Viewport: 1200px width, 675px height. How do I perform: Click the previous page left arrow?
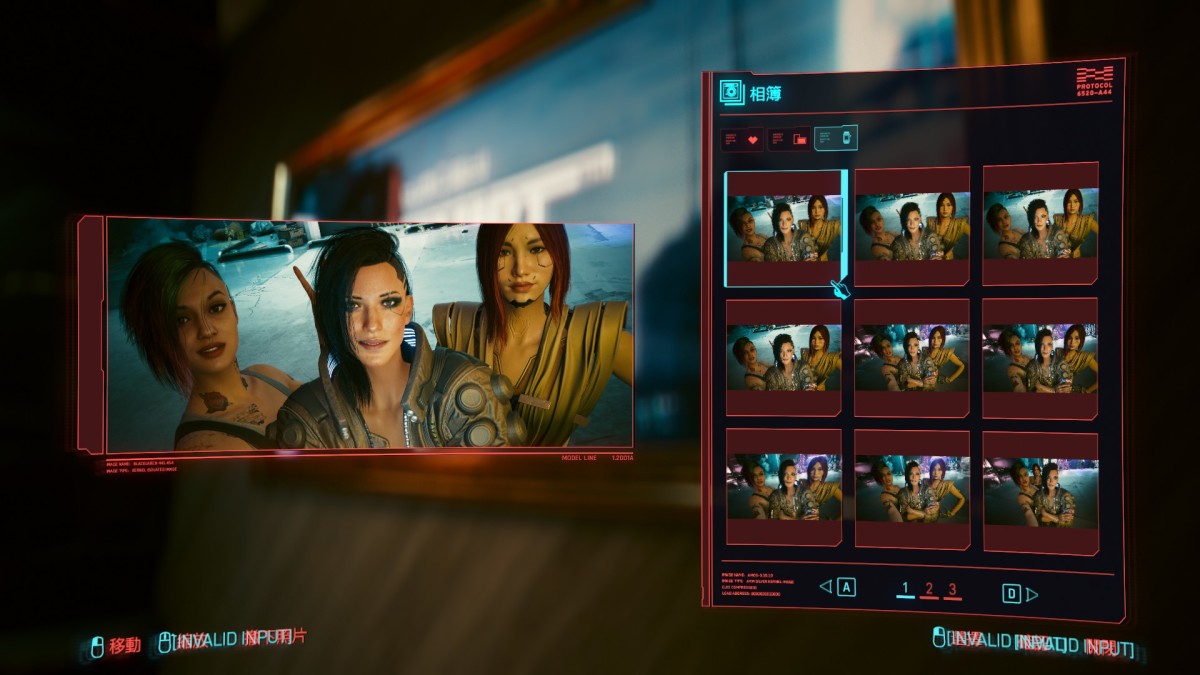826,587
